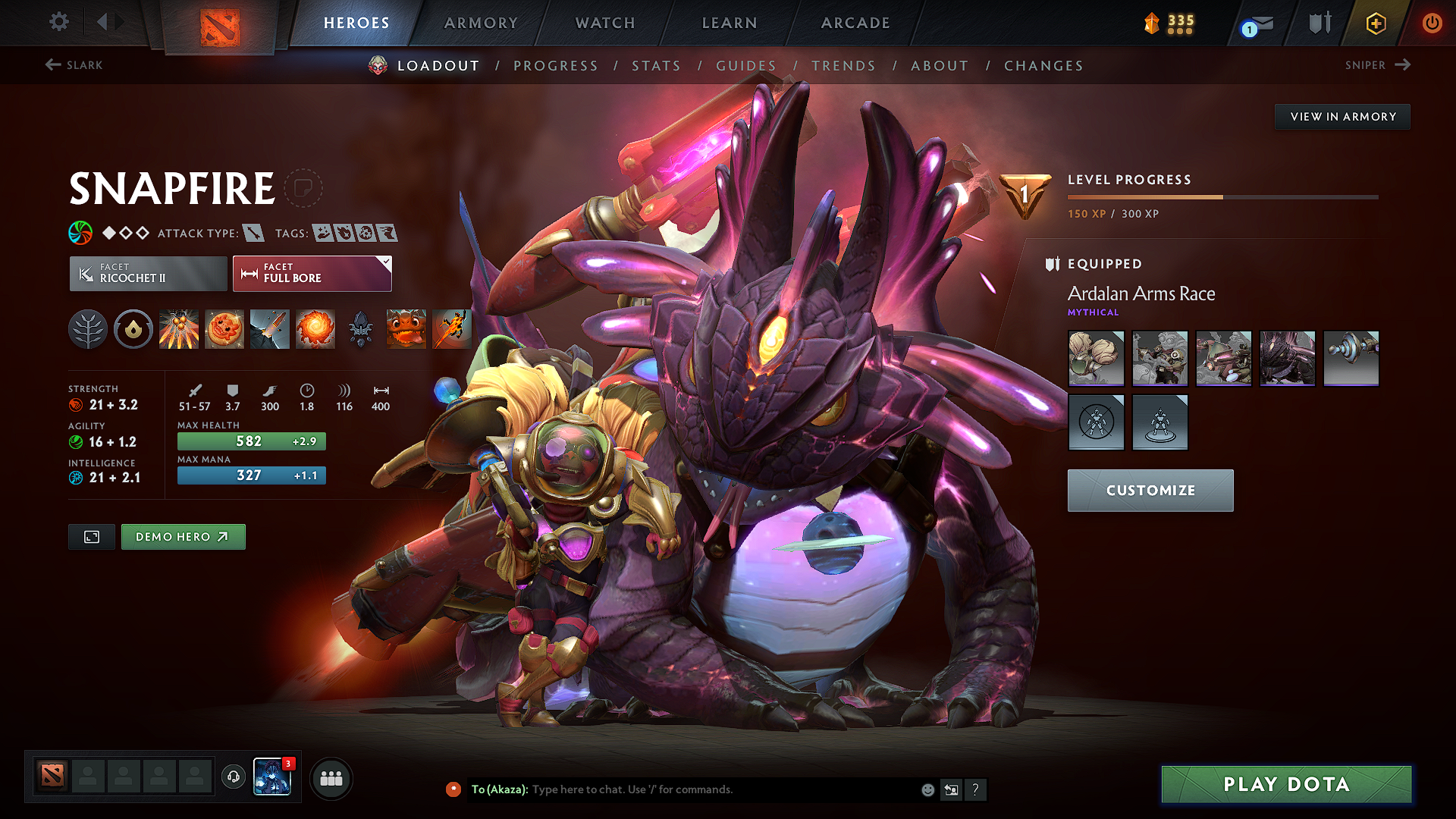
Task: Click the ranged attack type icon
Action: (256, 233)
